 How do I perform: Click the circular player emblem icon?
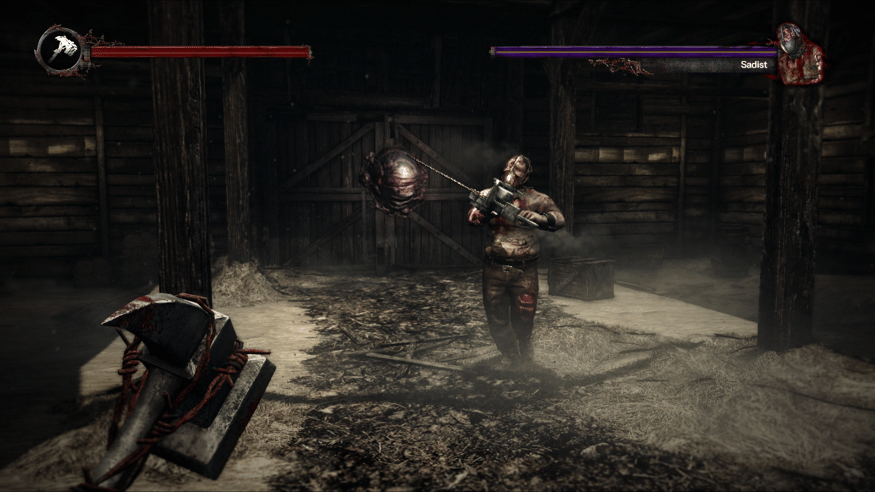tap(58, 50)
